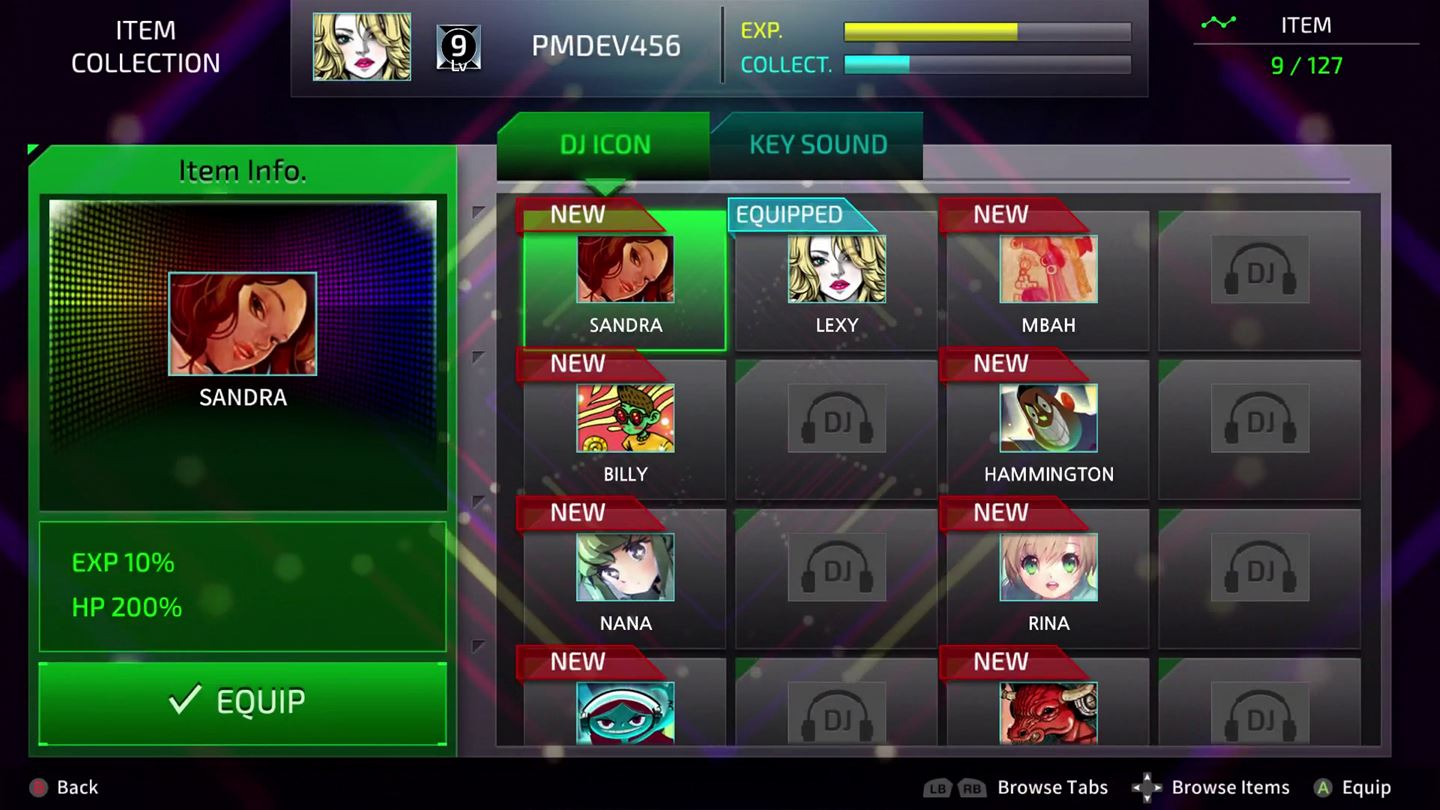
Task: Click the EQUIPPED badge above LEXY
Action: [791, 214]
